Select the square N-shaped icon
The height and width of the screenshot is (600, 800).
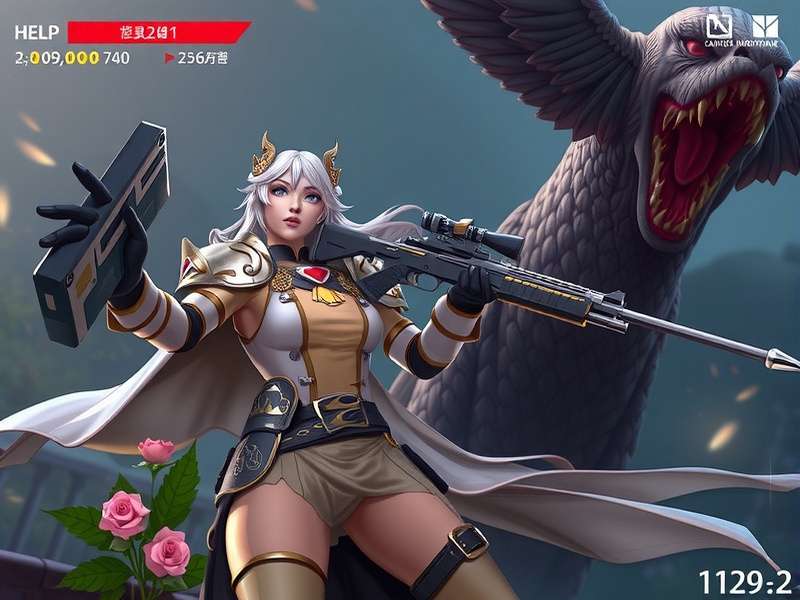[x=720, y=27]
